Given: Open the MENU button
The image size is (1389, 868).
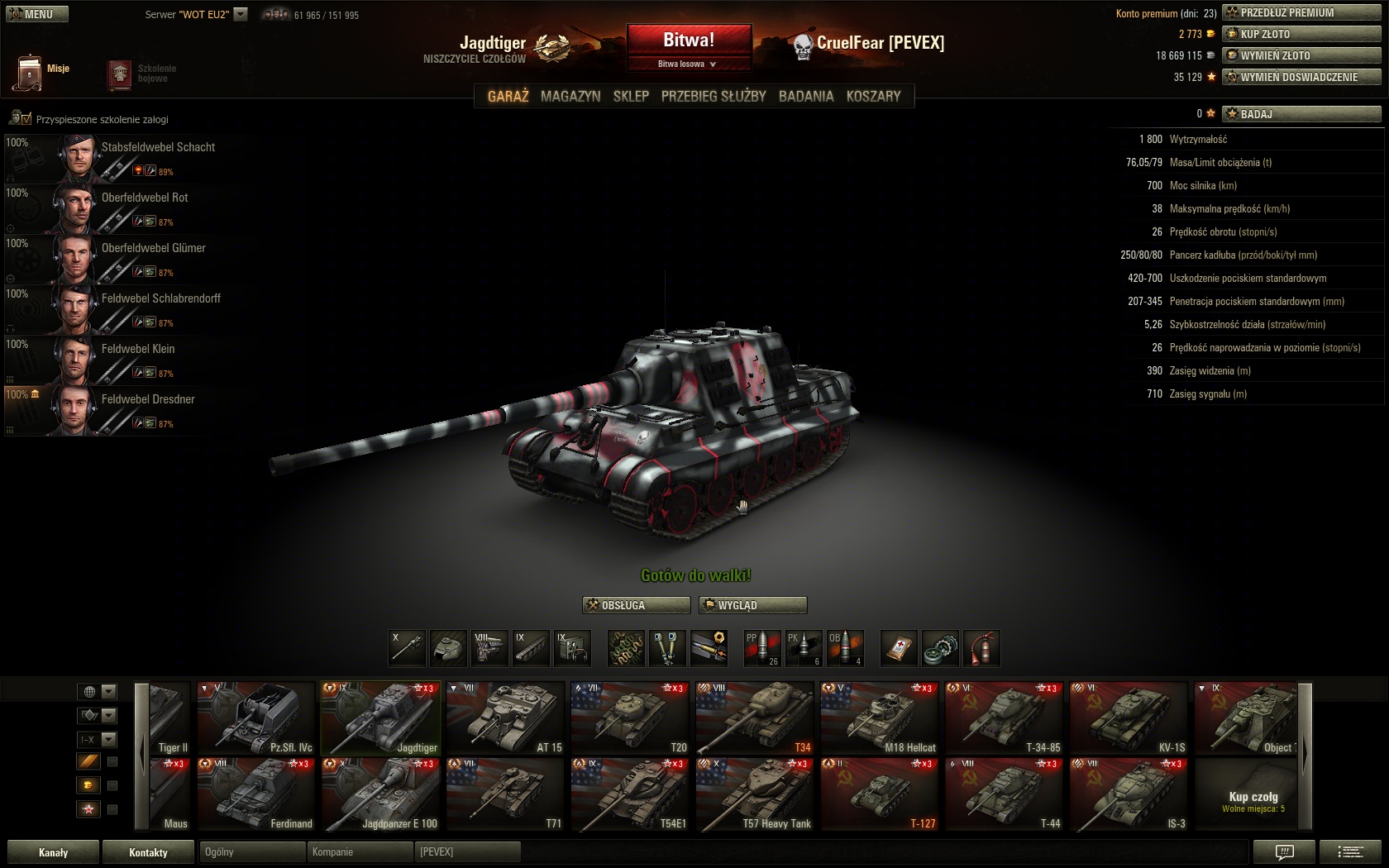Looking at the screenshot, I should click(37, 14).
